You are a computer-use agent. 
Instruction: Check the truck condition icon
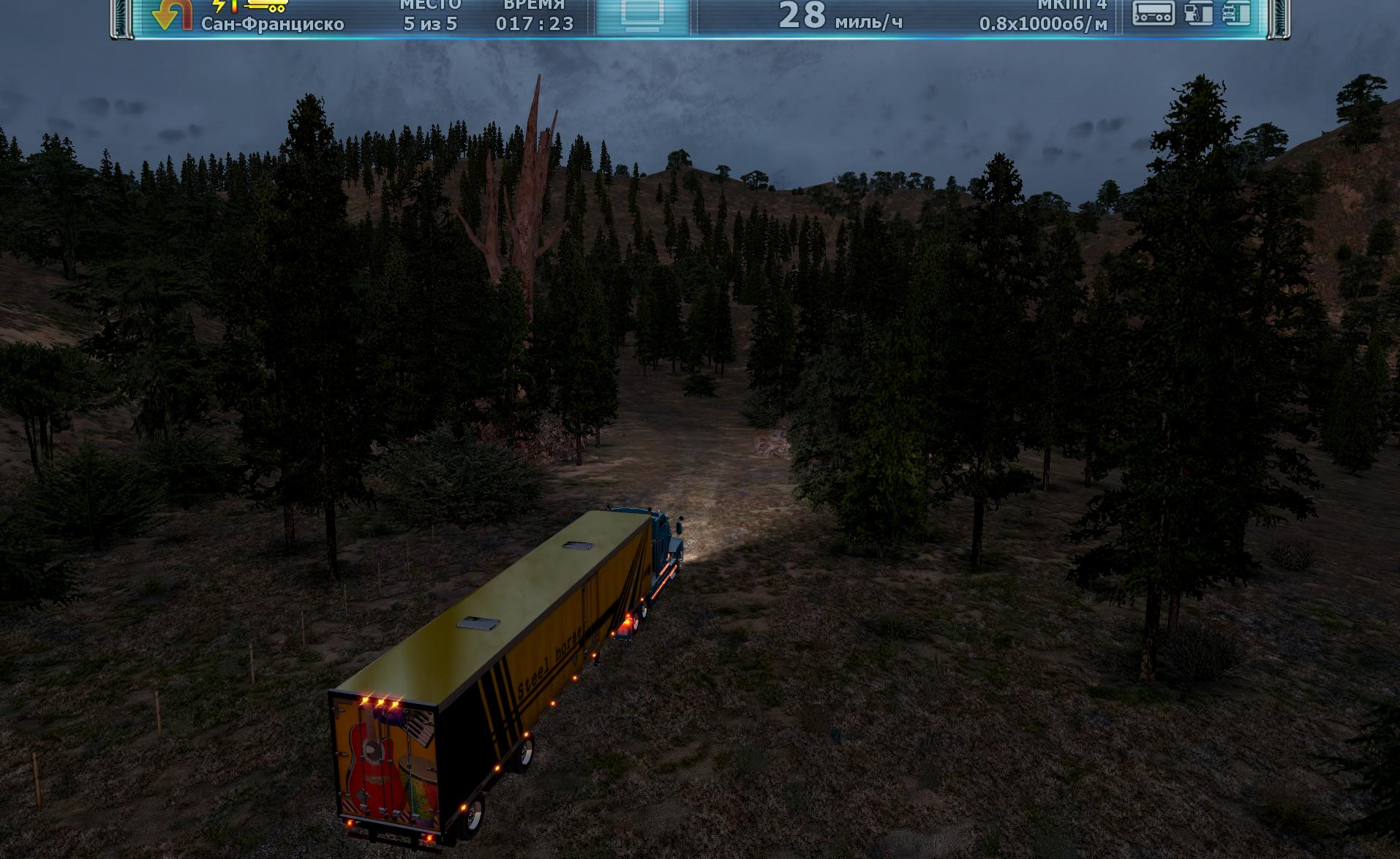click(x=1236, y=13)
